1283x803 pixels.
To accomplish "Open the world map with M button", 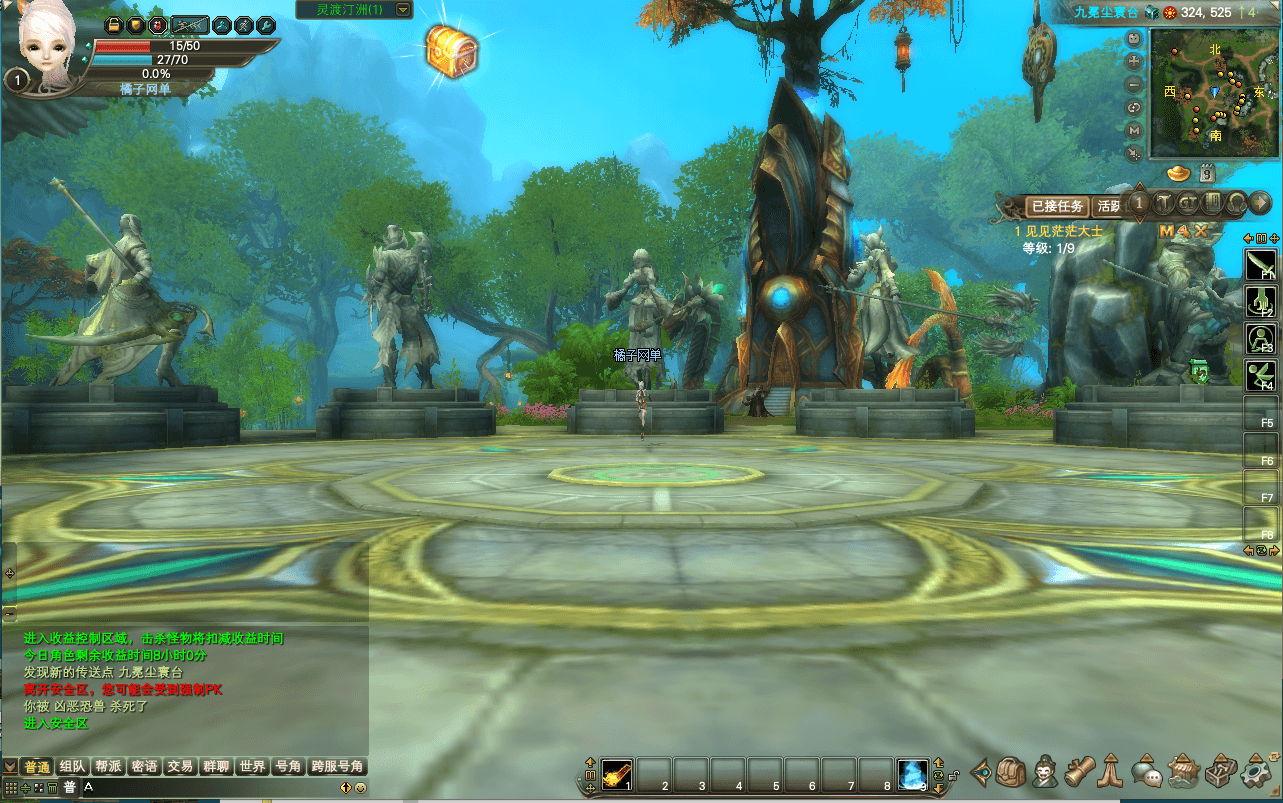I will (1134, 130).
